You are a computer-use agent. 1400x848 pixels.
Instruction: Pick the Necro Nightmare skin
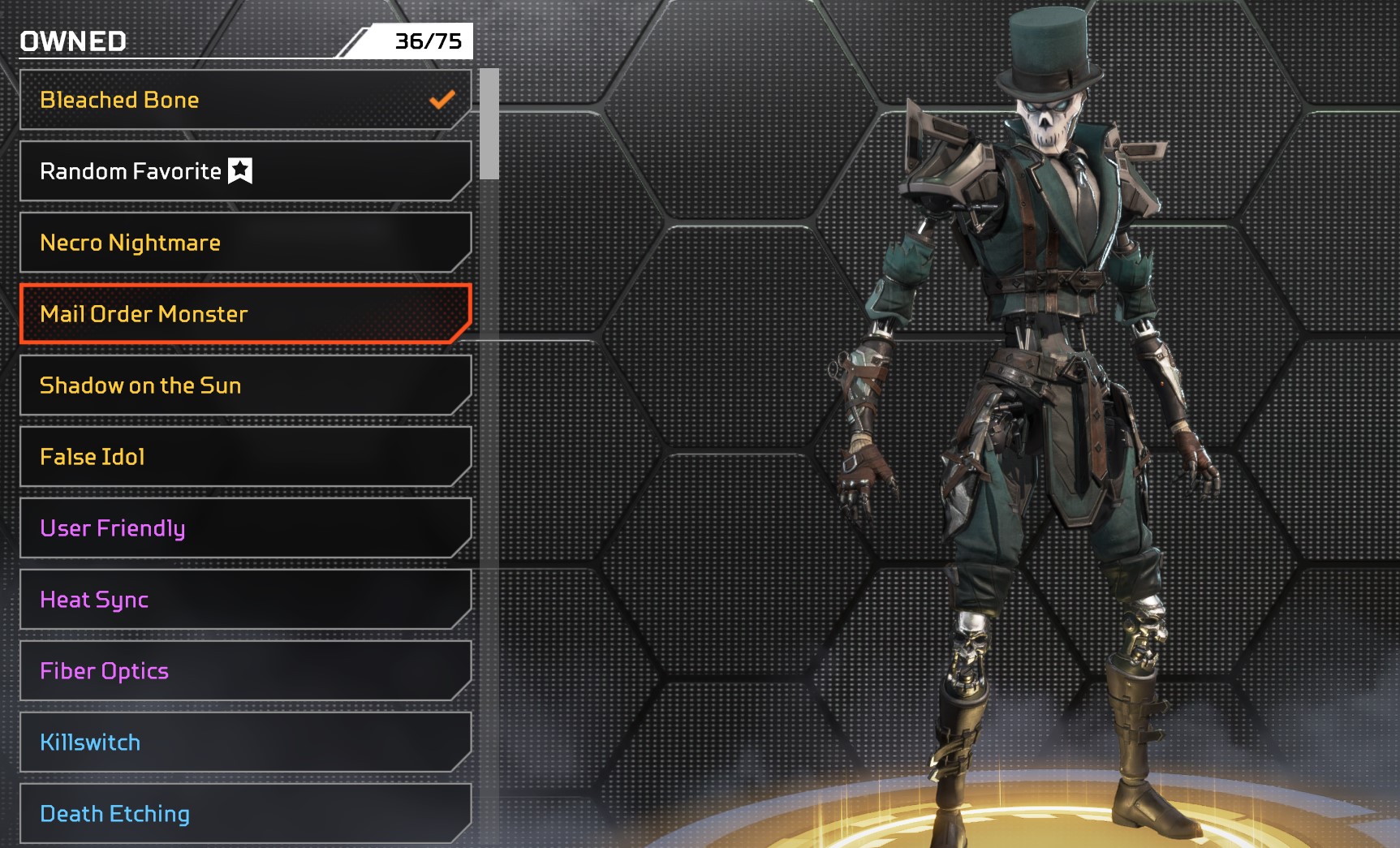pos(243,243)
